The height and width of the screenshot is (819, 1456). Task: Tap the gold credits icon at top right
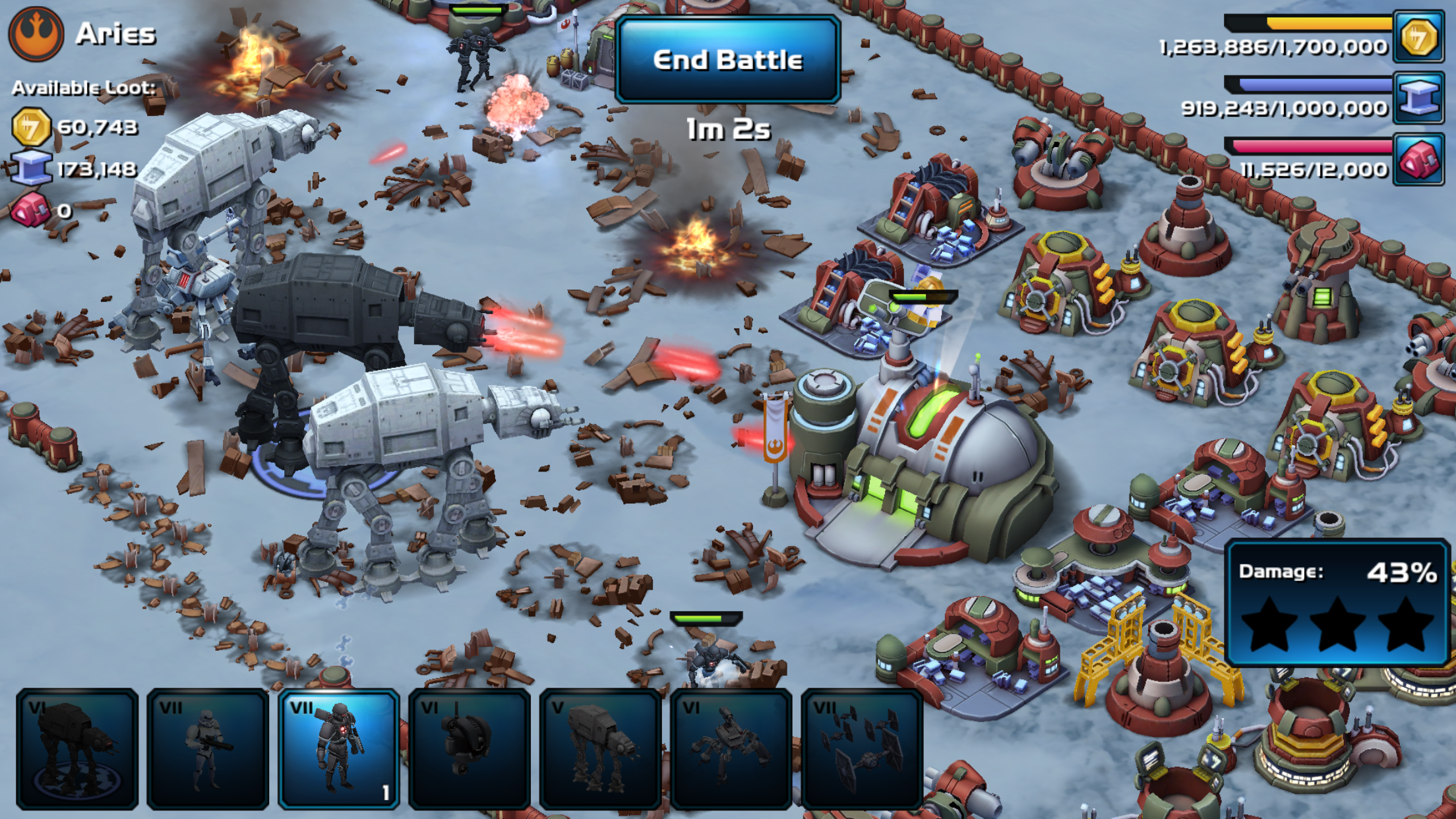tap(1418, 37)
